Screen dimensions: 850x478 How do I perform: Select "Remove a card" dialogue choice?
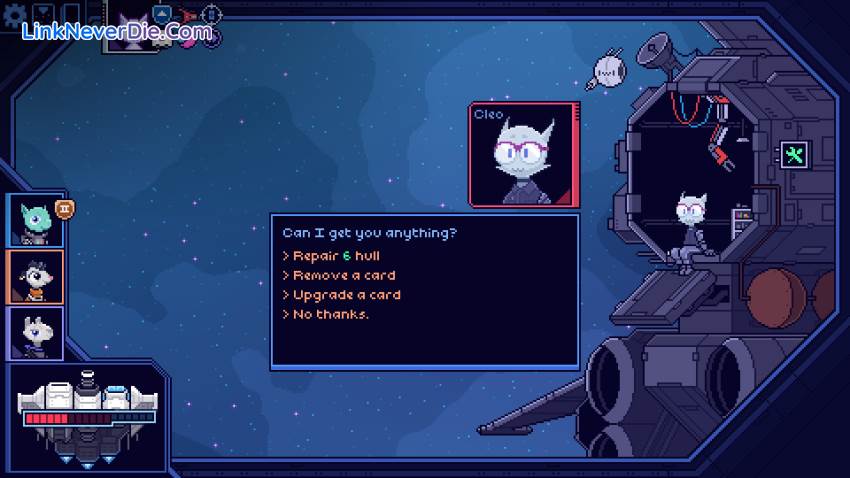click(343, 275)
